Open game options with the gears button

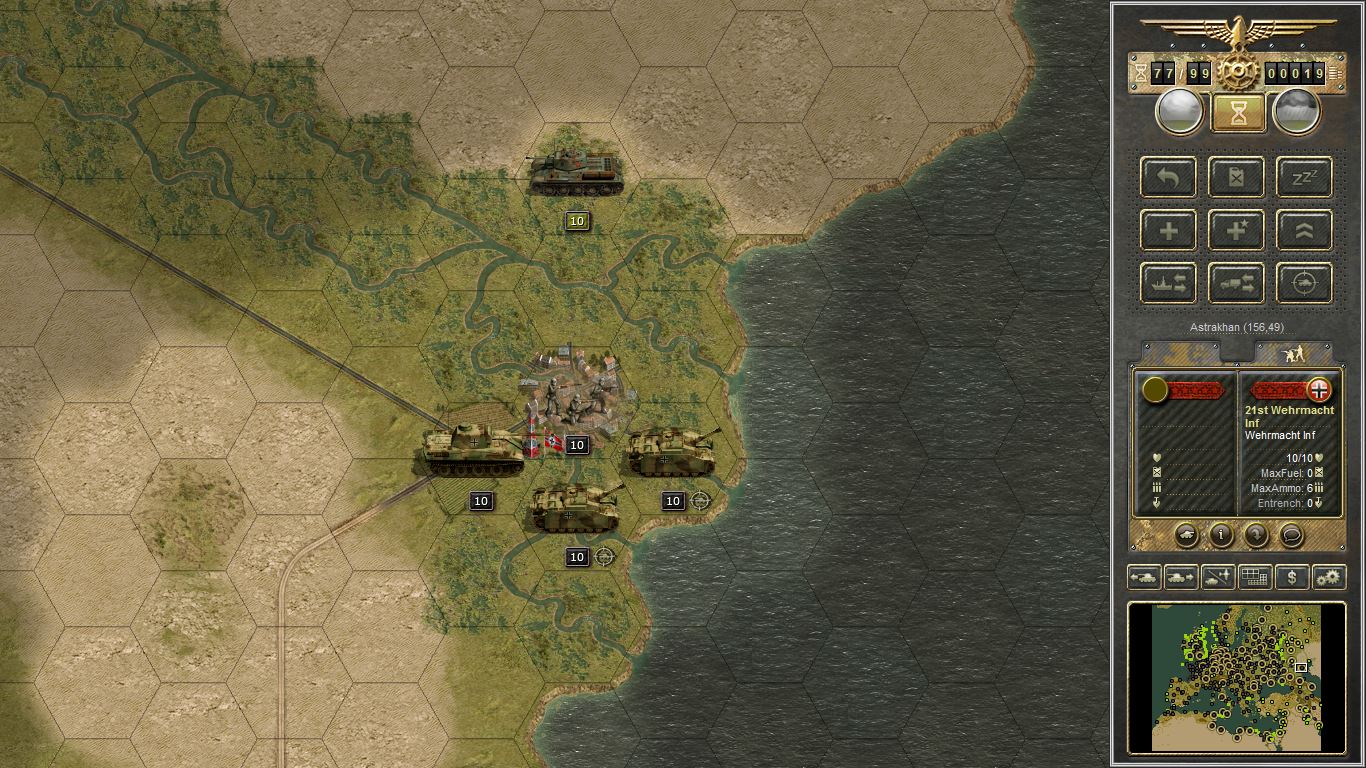point(1329,577)
